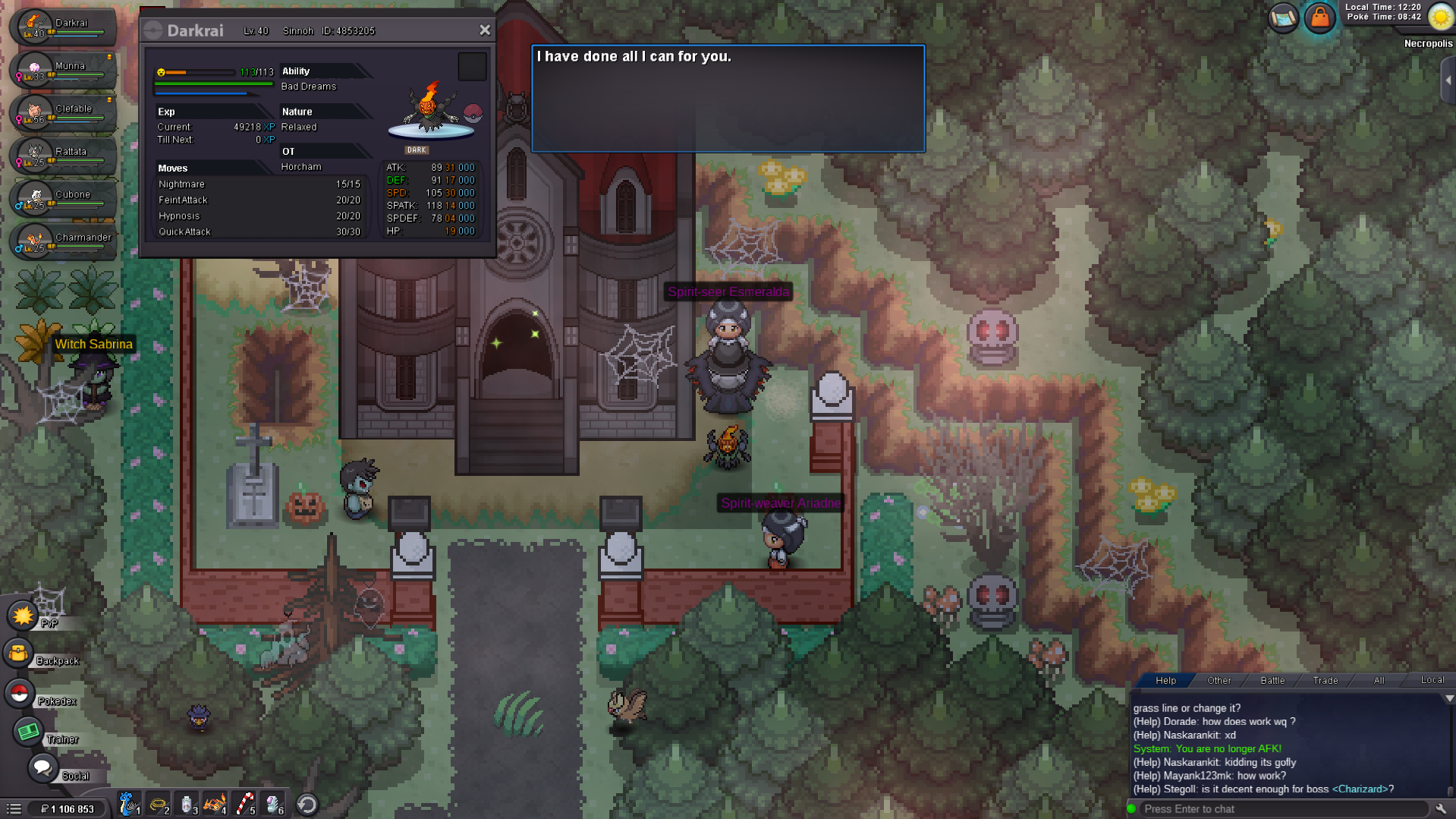
Task: Switch to the Battle chat tab
Action: [x=1272, y=681]
